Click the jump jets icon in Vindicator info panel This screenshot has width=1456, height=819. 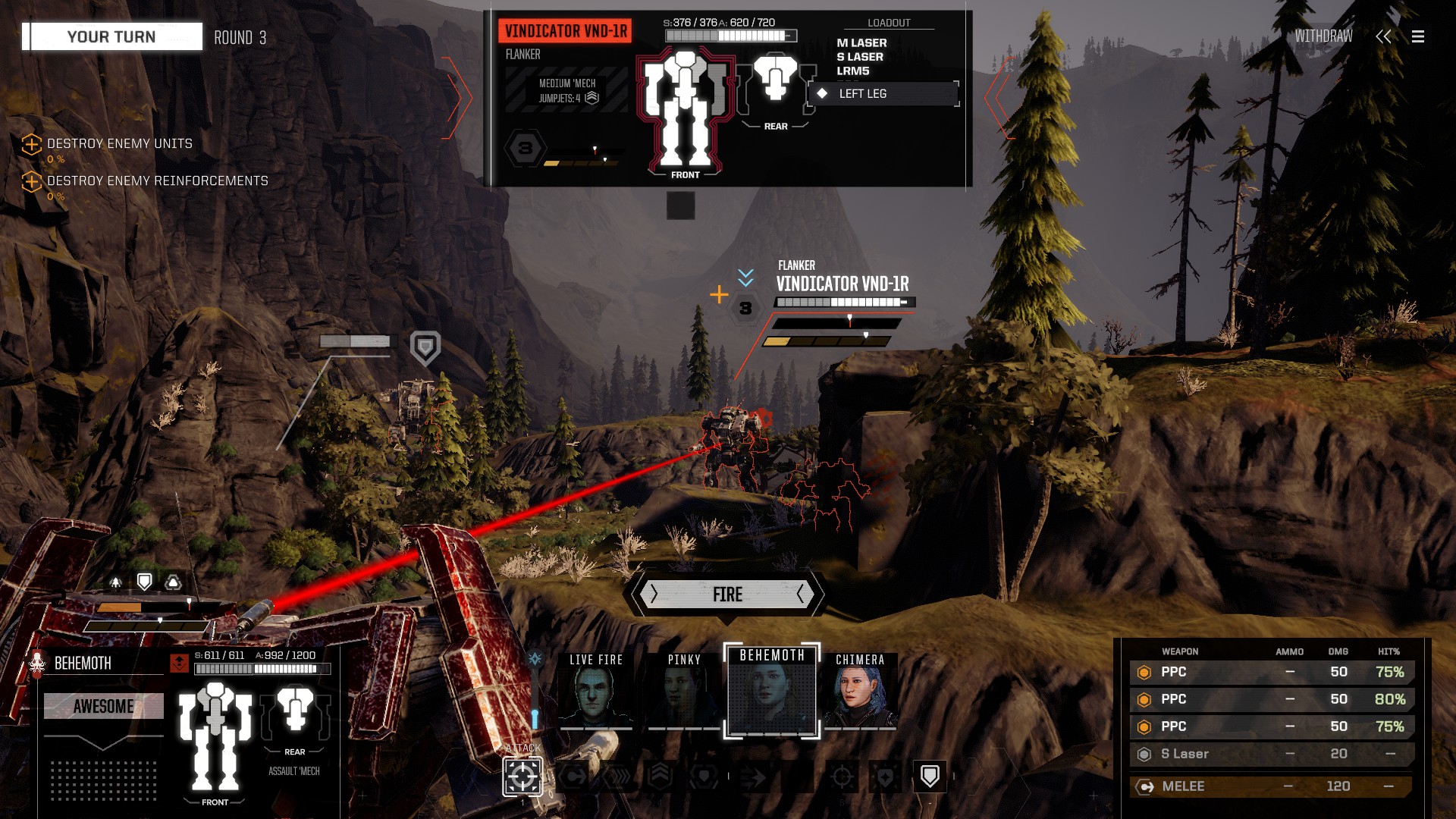point(591,97)
